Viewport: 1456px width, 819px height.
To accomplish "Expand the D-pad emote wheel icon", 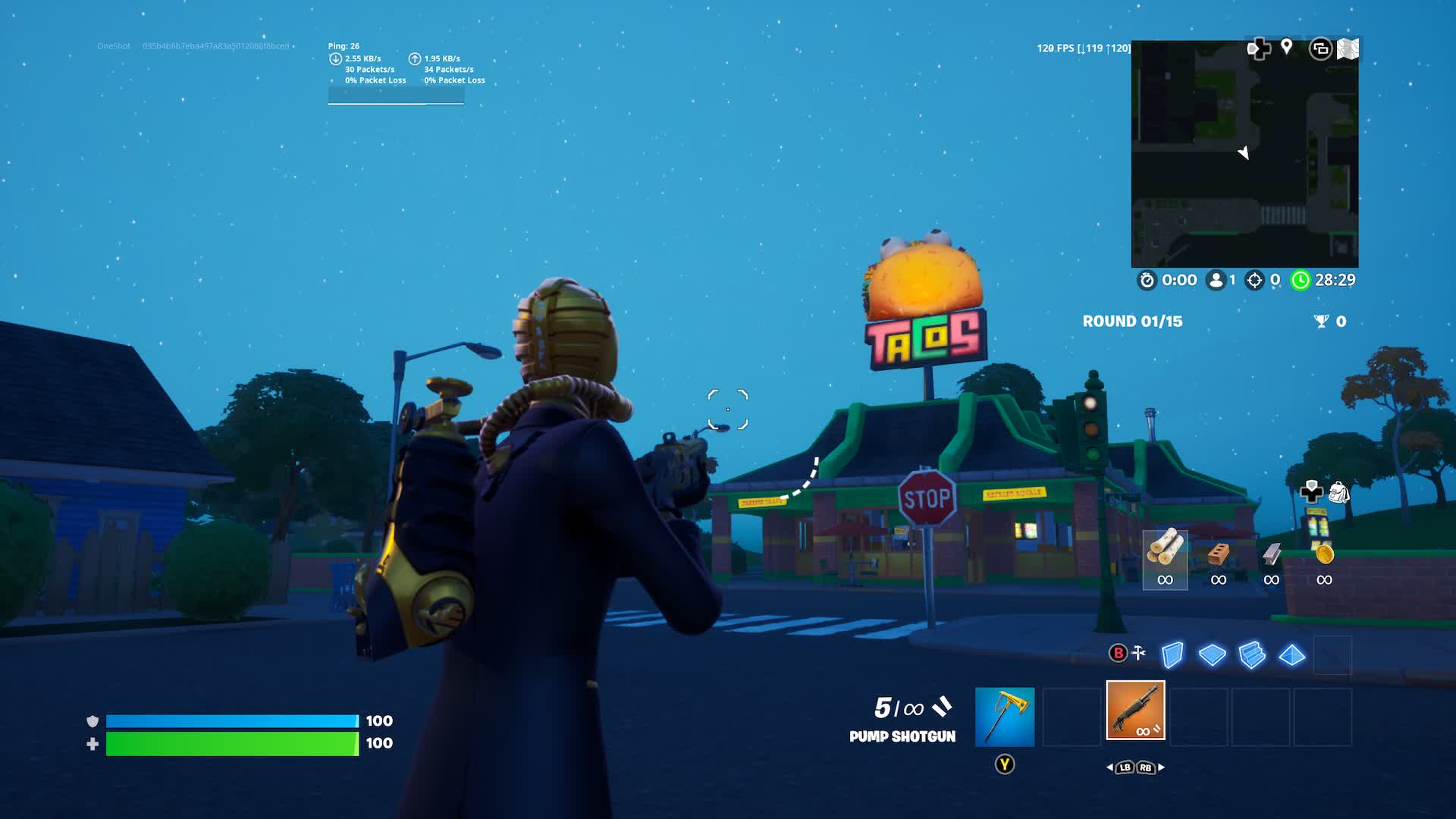I will pos(1258,48).
